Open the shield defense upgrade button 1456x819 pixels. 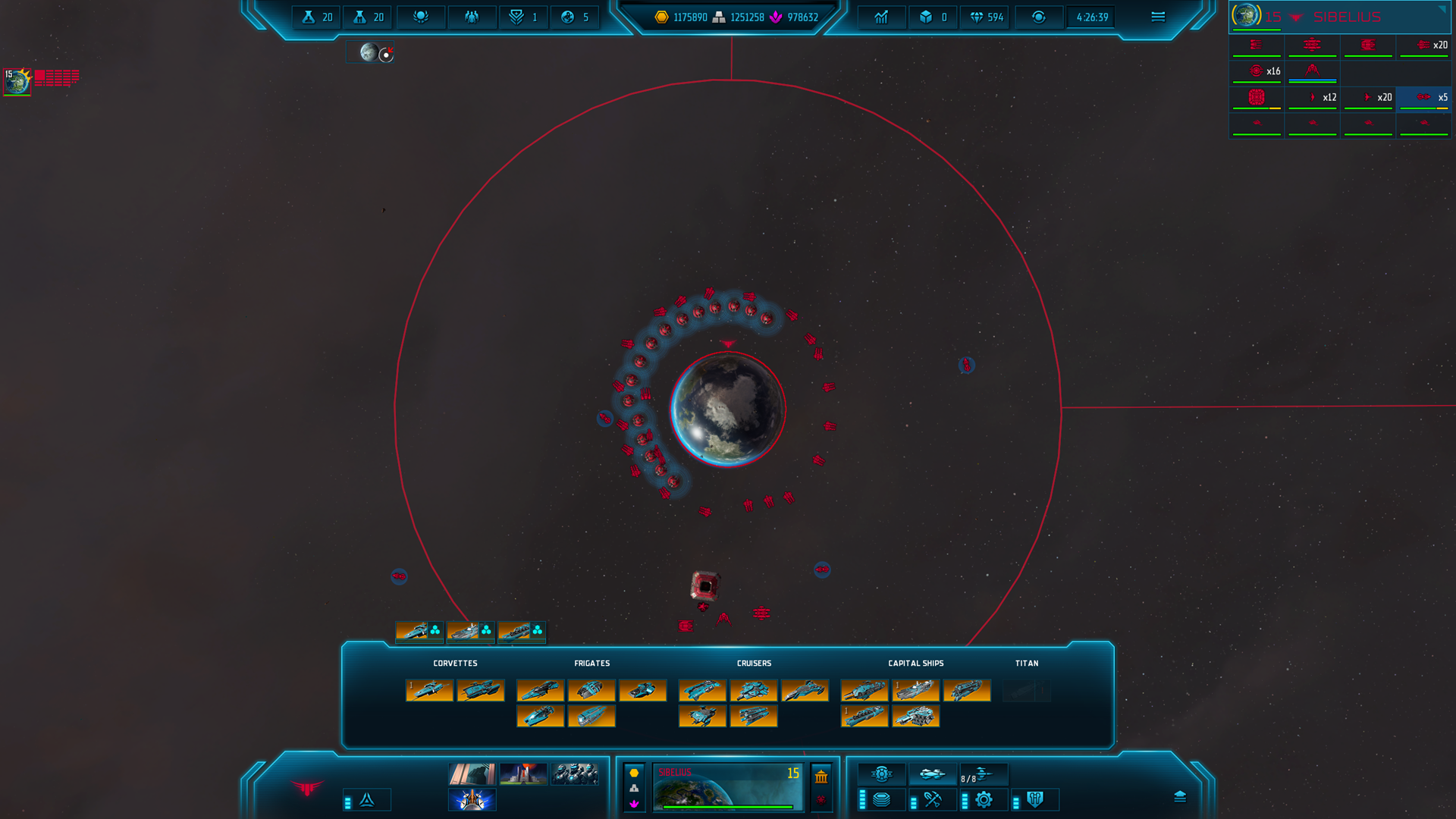(1035, 799)
